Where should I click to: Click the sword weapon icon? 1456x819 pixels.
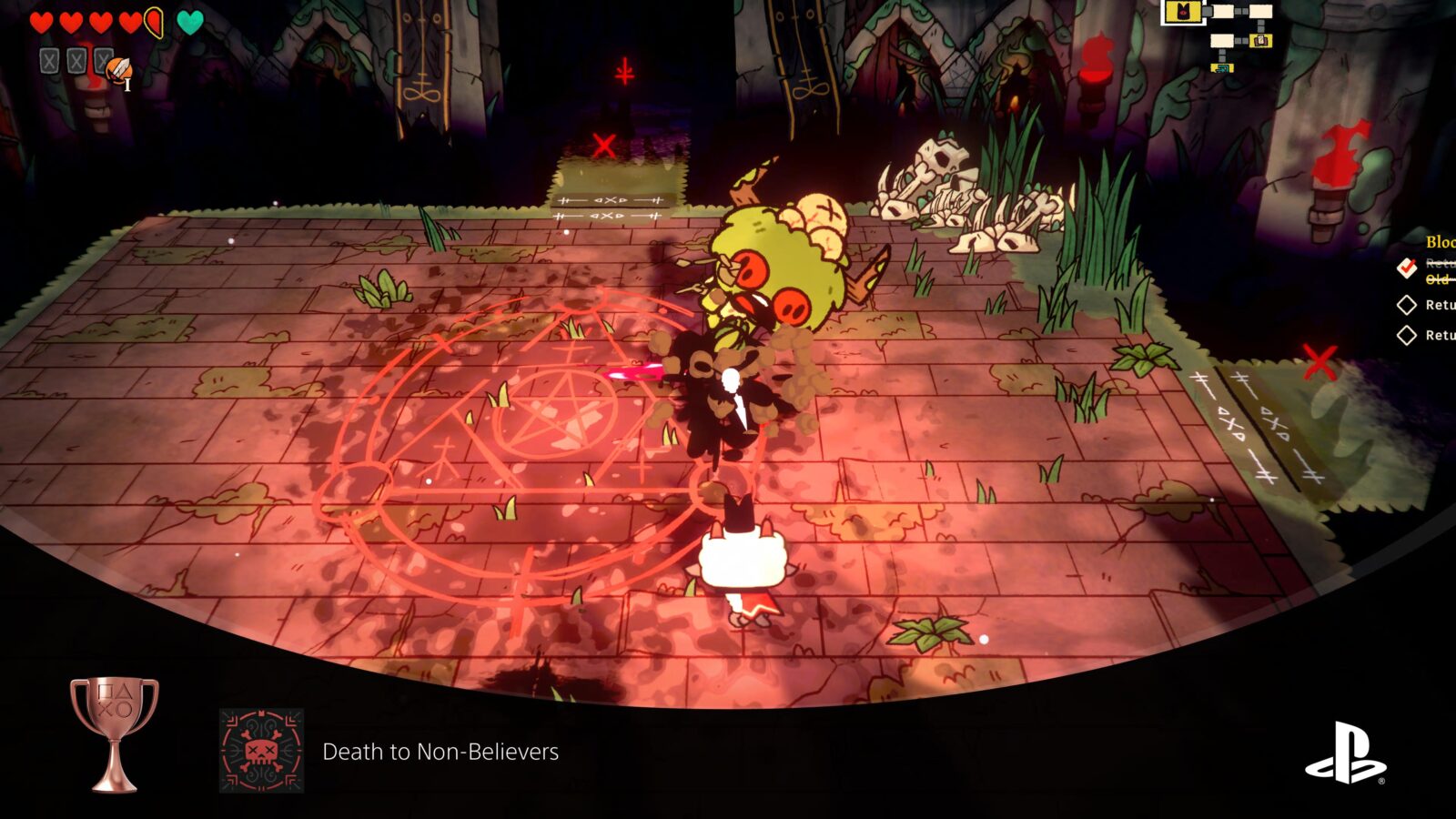118,70
